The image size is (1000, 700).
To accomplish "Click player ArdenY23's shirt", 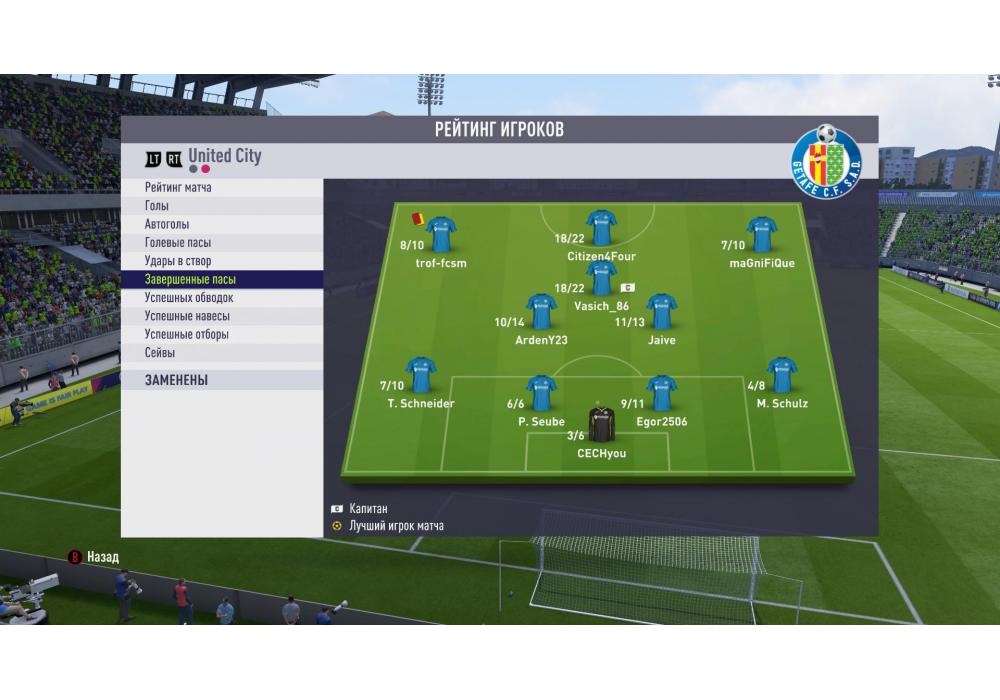I will coord(541,312).
